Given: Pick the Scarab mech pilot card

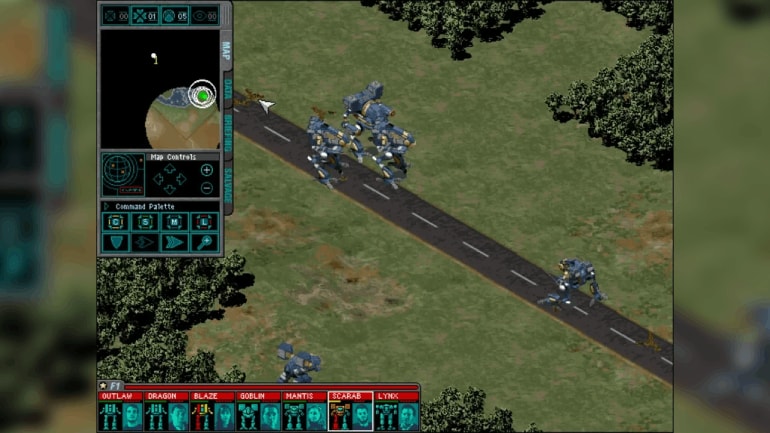Looking at the screenshot, I should coord(350,412).
